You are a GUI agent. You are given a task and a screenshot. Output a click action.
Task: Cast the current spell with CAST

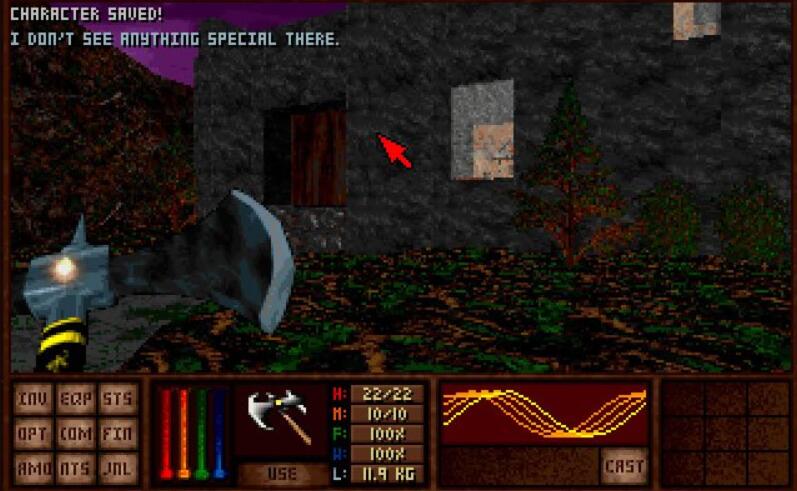pyautogui.click(x=624, y=466)
